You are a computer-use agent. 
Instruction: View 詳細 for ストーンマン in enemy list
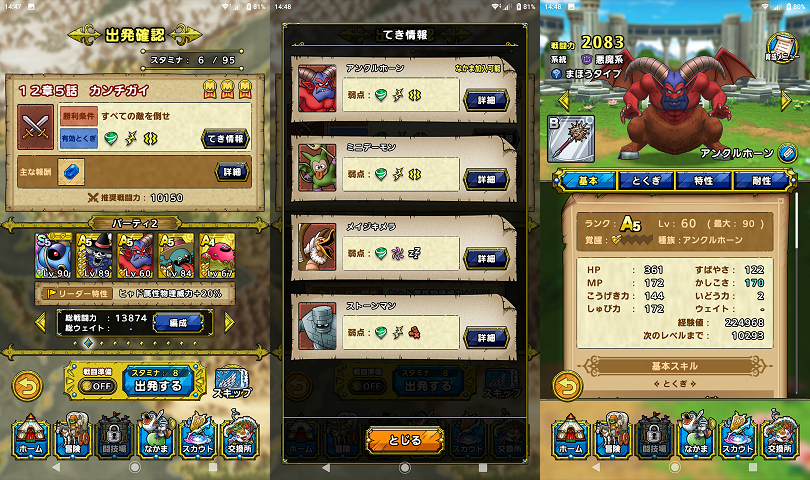[486, 338]
